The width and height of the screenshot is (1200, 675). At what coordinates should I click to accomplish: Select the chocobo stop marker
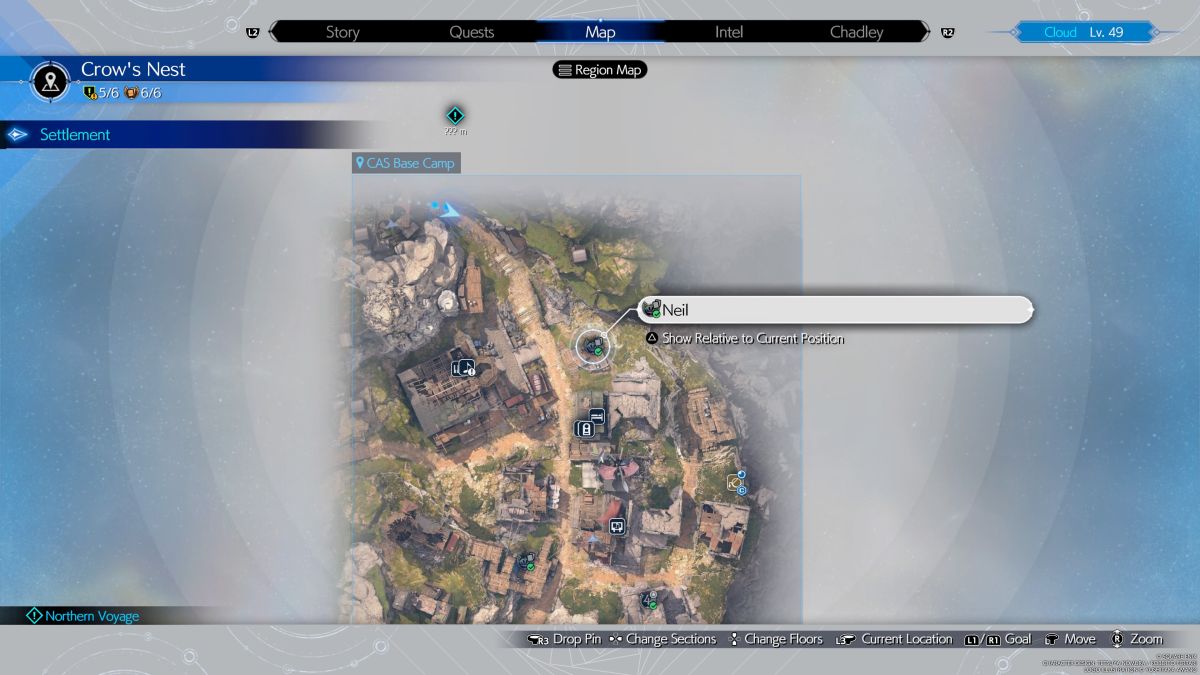point(737,484)
